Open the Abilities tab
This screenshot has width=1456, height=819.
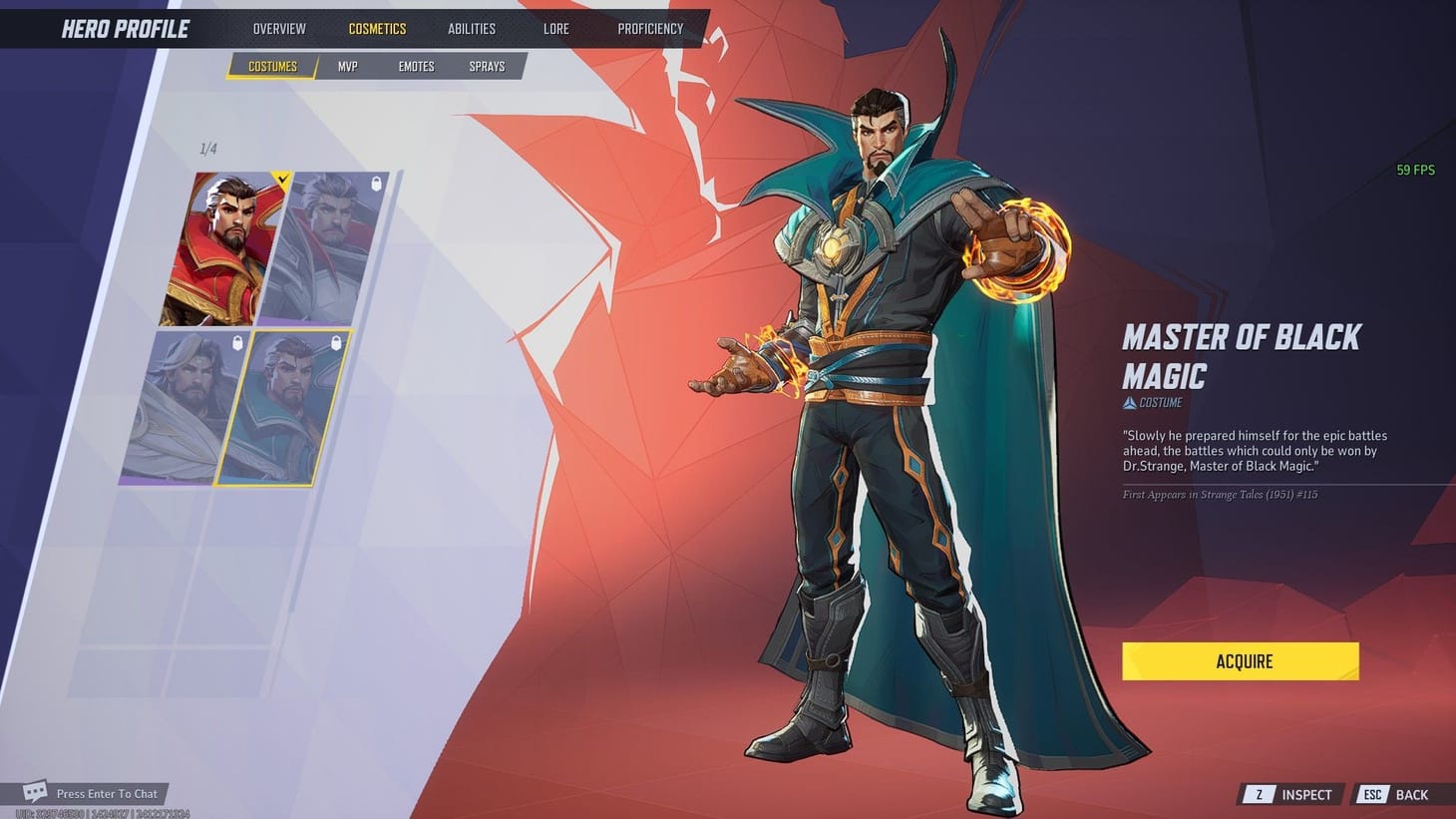click(x=471, y=28)
